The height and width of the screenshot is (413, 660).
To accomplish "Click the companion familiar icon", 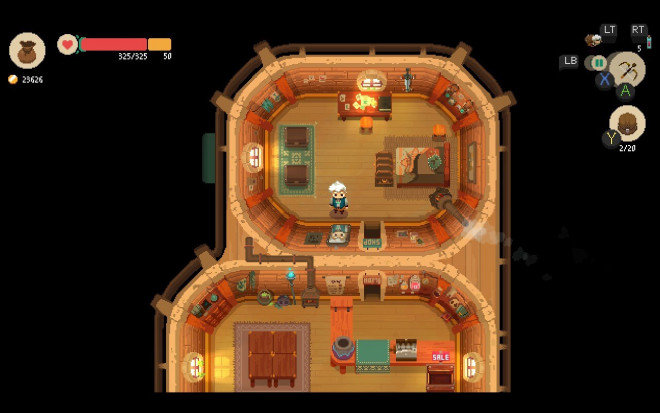I will pos(593,40).
